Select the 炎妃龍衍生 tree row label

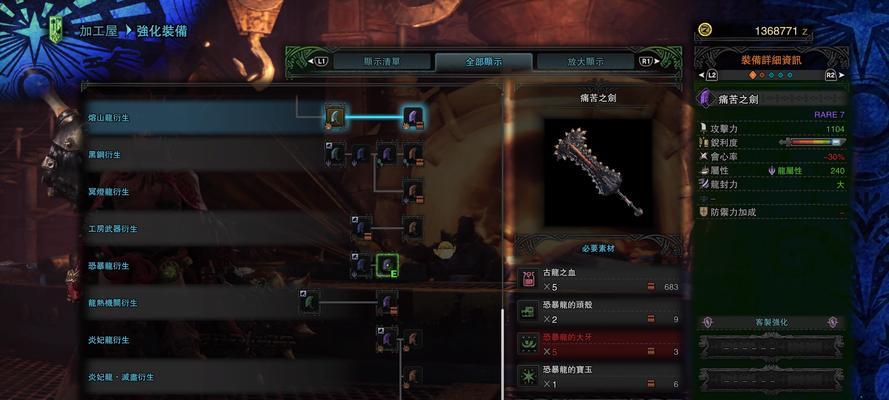tap(109, 340)
